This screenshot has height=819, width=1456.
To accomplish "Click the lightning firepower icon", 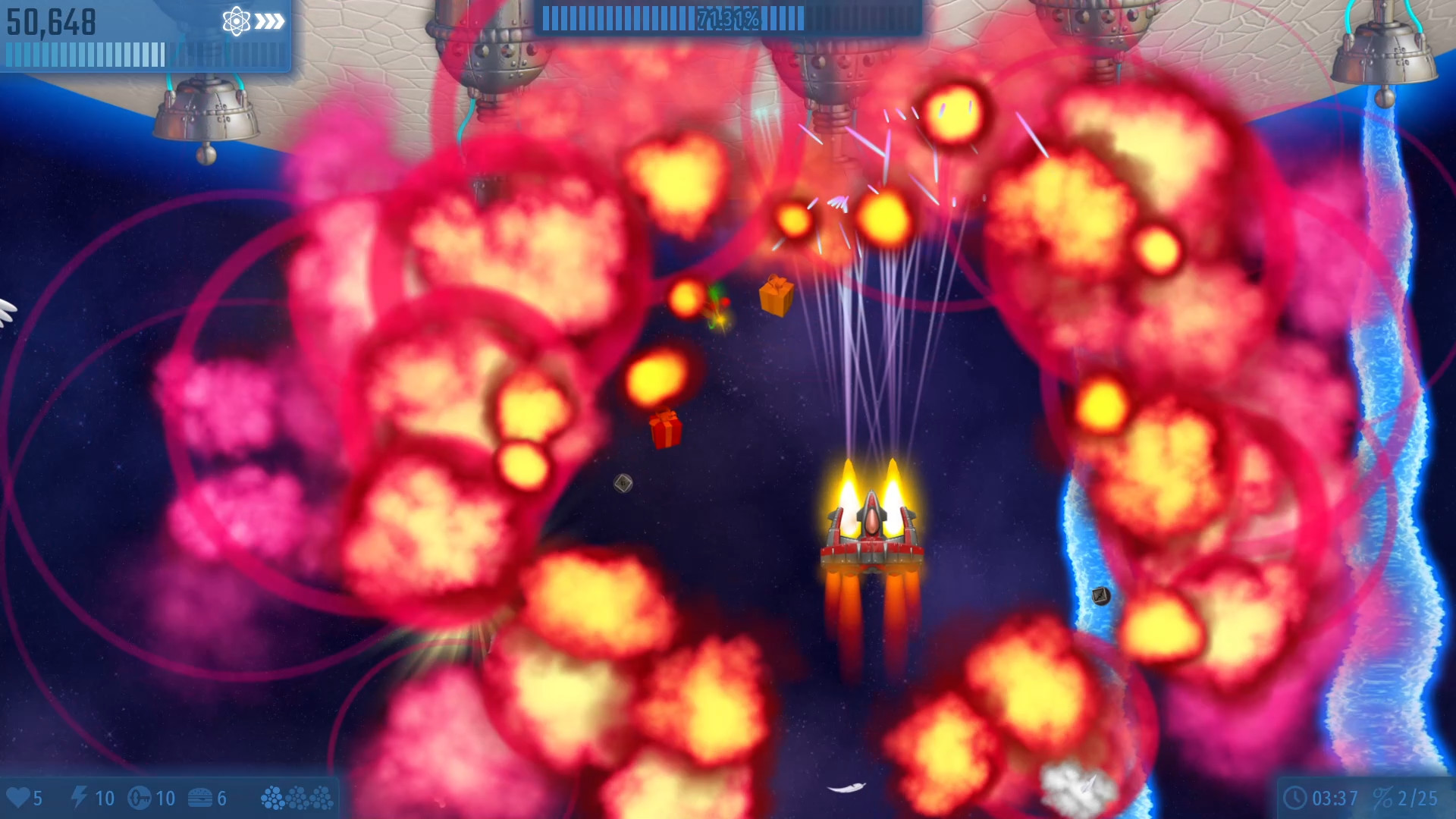I will point(80,797).
